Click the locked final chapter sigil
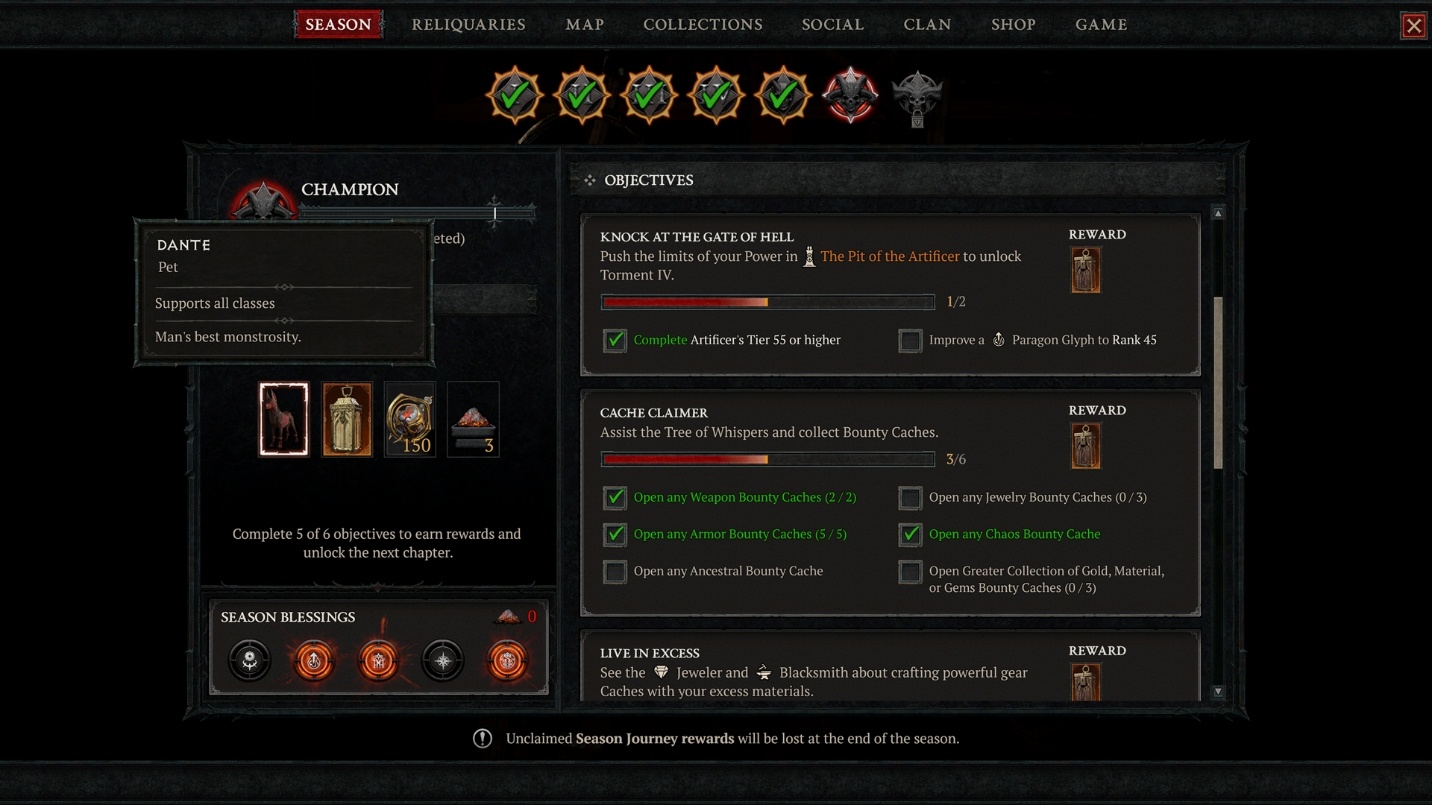Image resolution: width=1432 pixels, height=805 pixels. (x=917, y=96)
